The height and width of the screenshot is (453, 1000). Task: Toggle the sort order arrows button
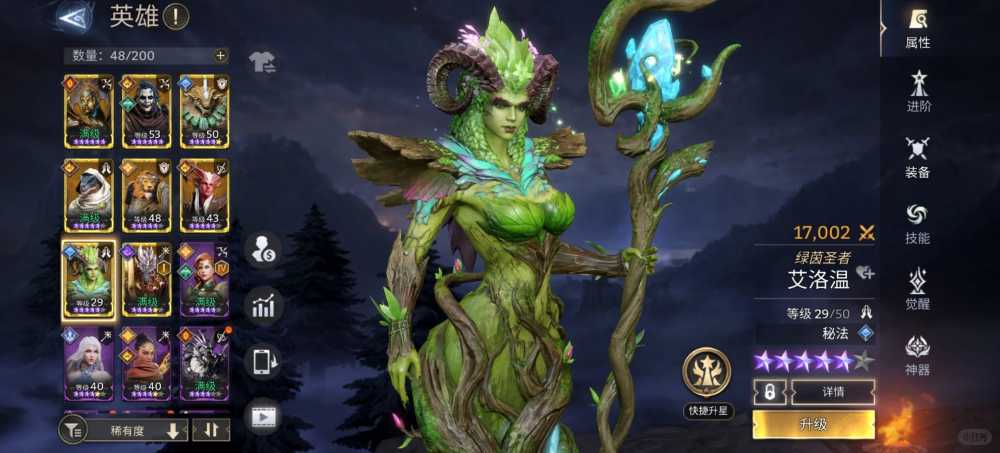point(211,430)
